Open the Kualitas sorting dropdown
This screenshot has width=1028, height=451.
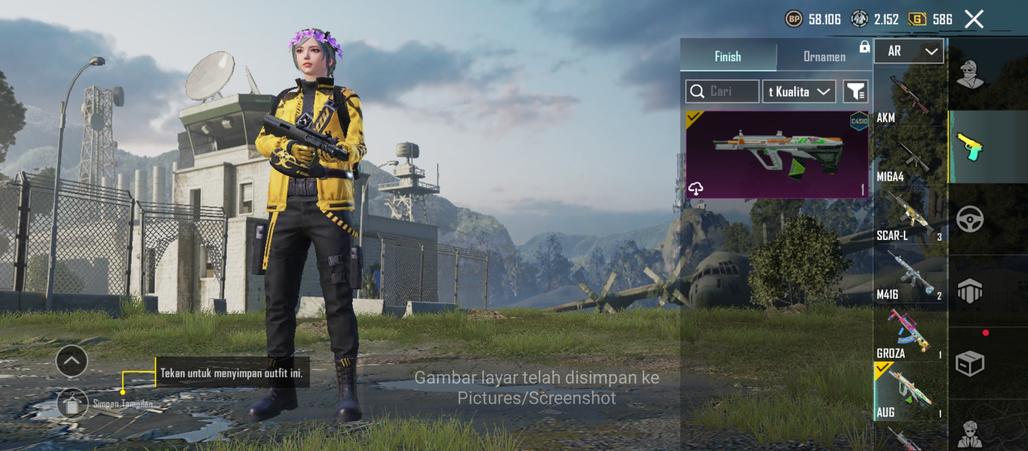point(800,91)
